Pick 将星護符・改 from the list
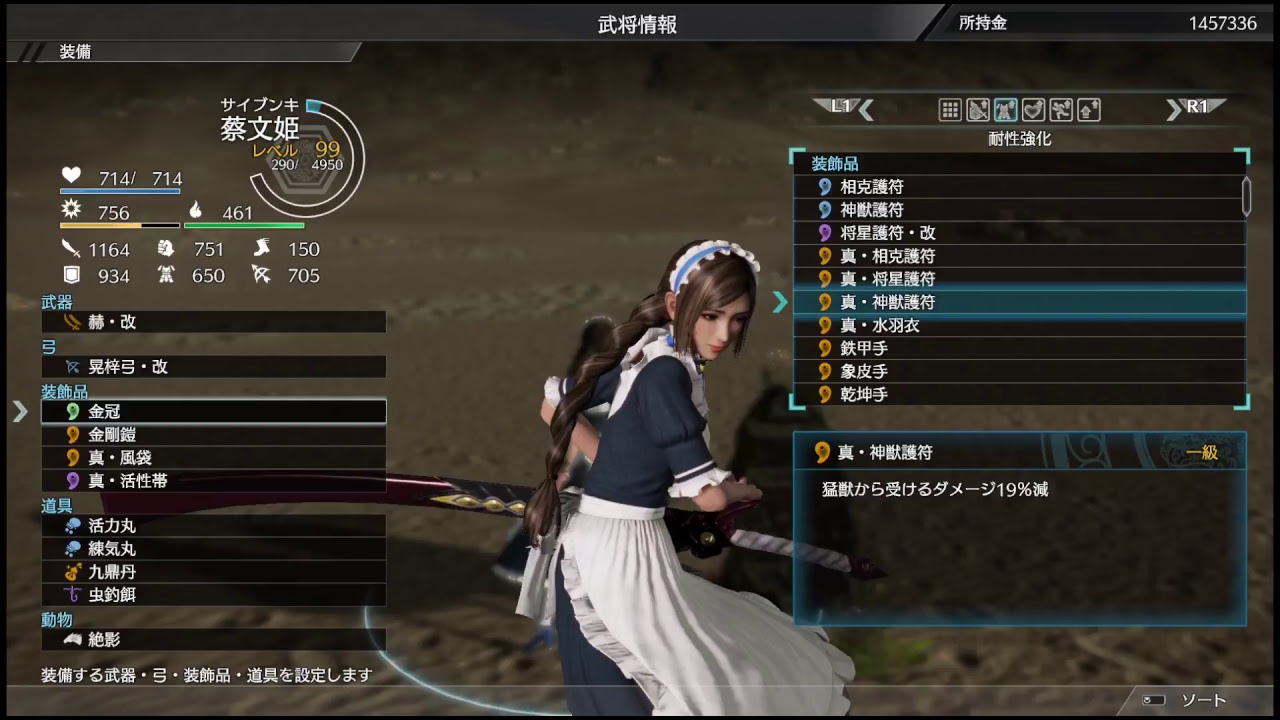This screenshot has height=720, width=1280. pyautogui.click(x=1018, y=233)
